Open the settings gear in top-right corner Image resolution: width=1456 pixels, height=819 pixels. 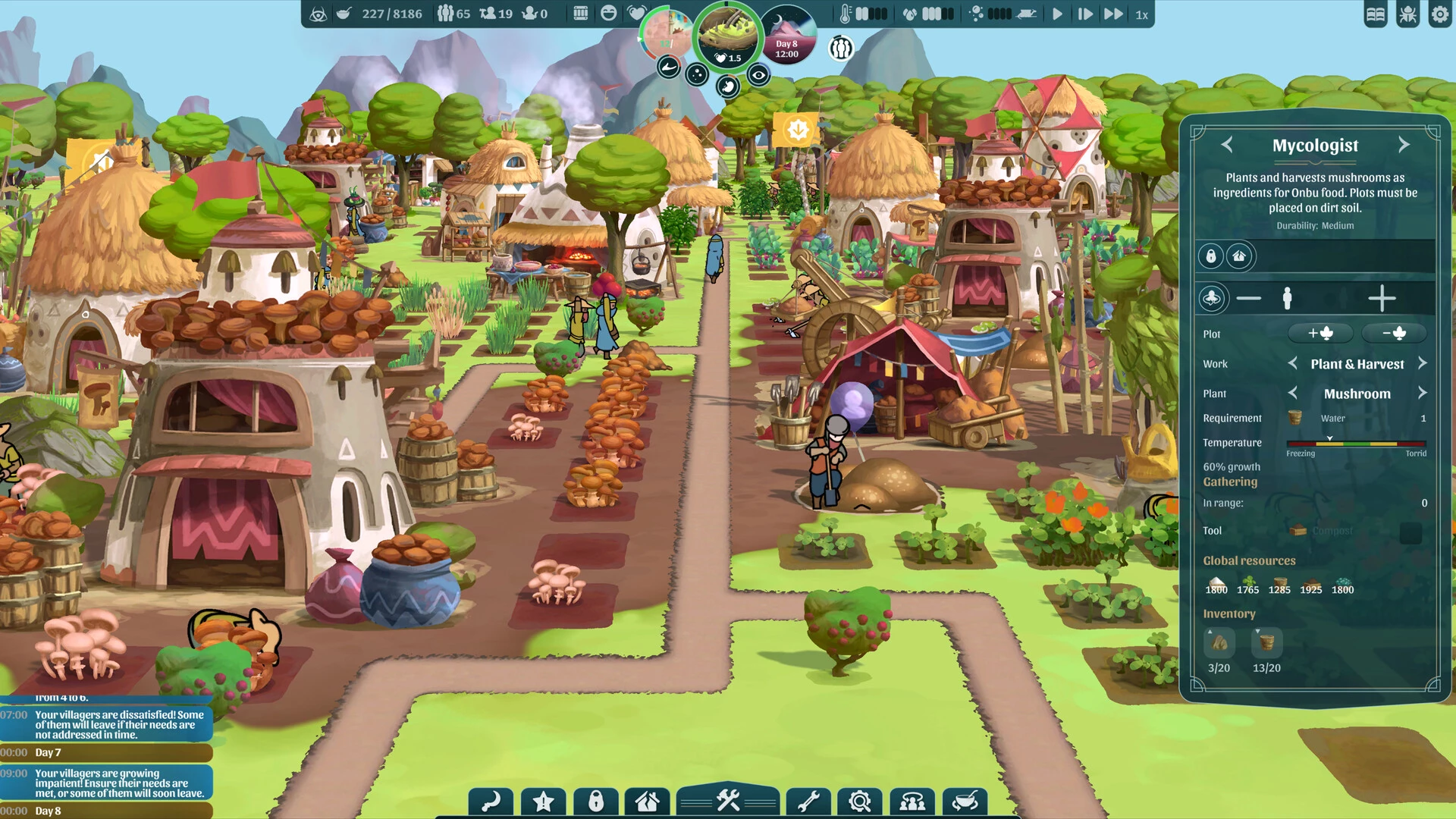click(x=1439, y=14)
